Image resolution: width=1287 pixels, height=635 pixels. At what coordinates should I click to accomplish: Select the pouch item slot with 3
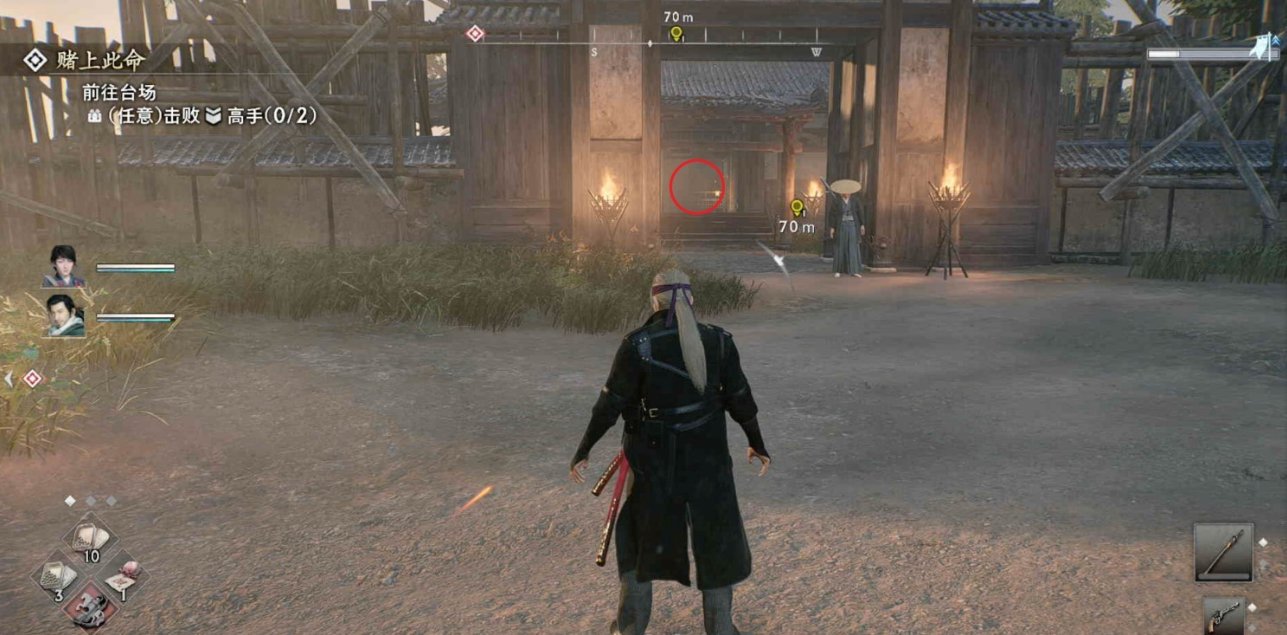(55, 577)
